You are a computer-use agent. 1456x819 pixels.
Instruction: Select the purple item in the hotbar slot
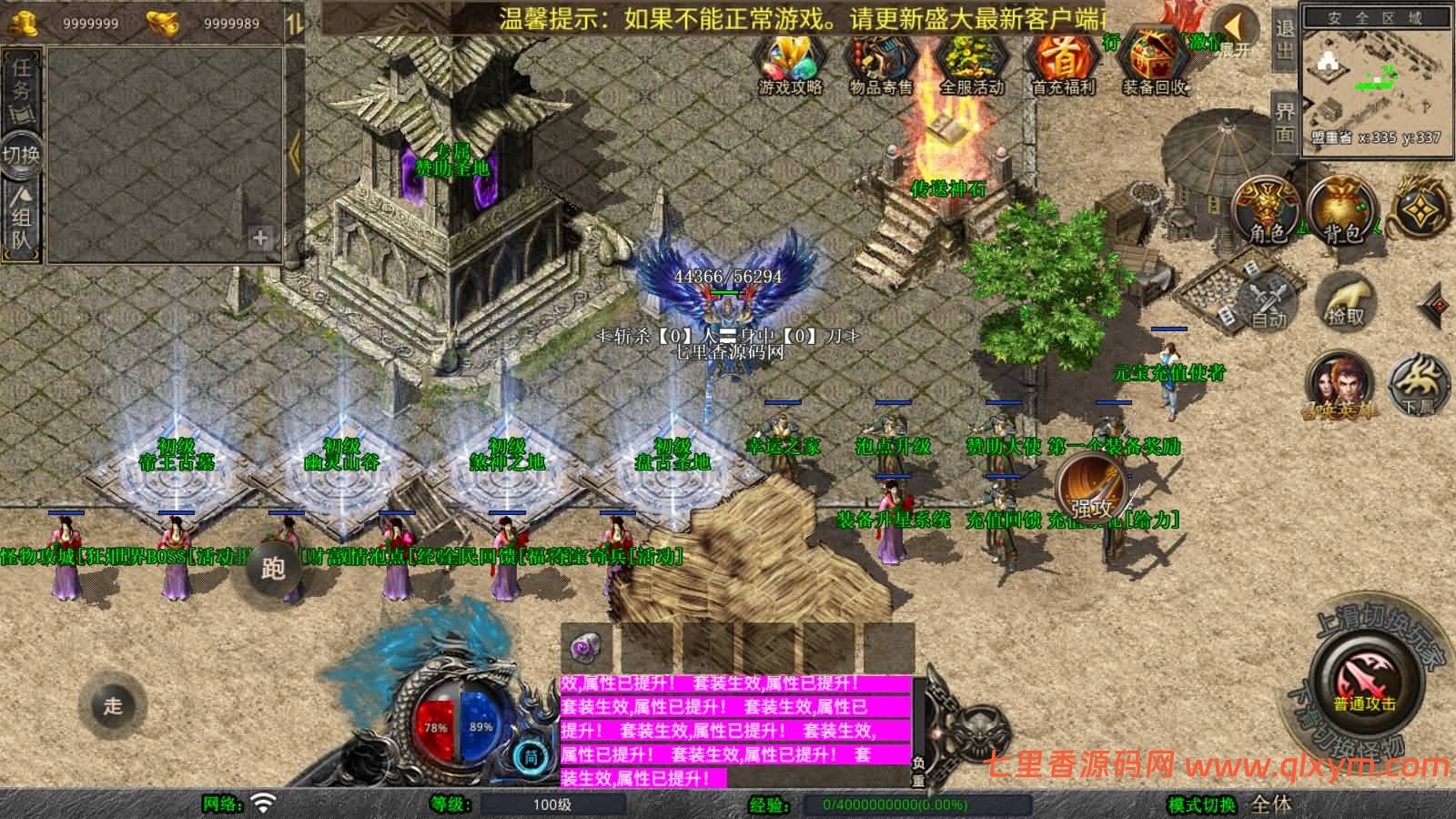[x=586, y=647]
